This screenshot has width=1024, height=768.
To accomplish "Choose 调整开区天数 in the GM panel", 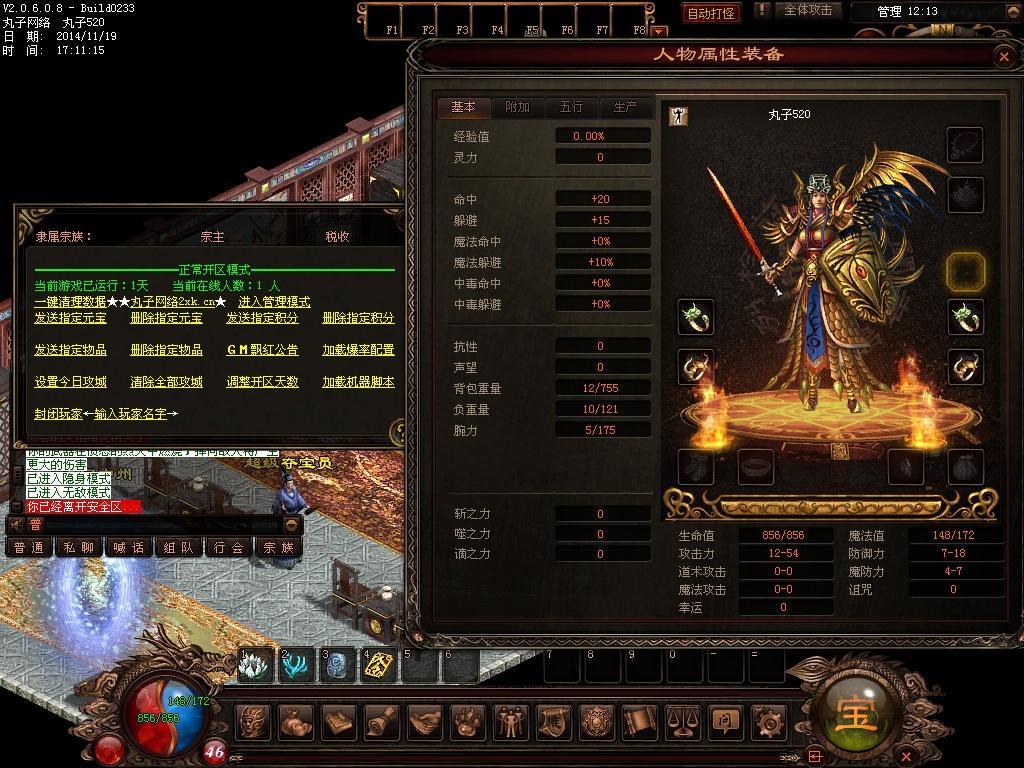I will click(x=262, y=382).
